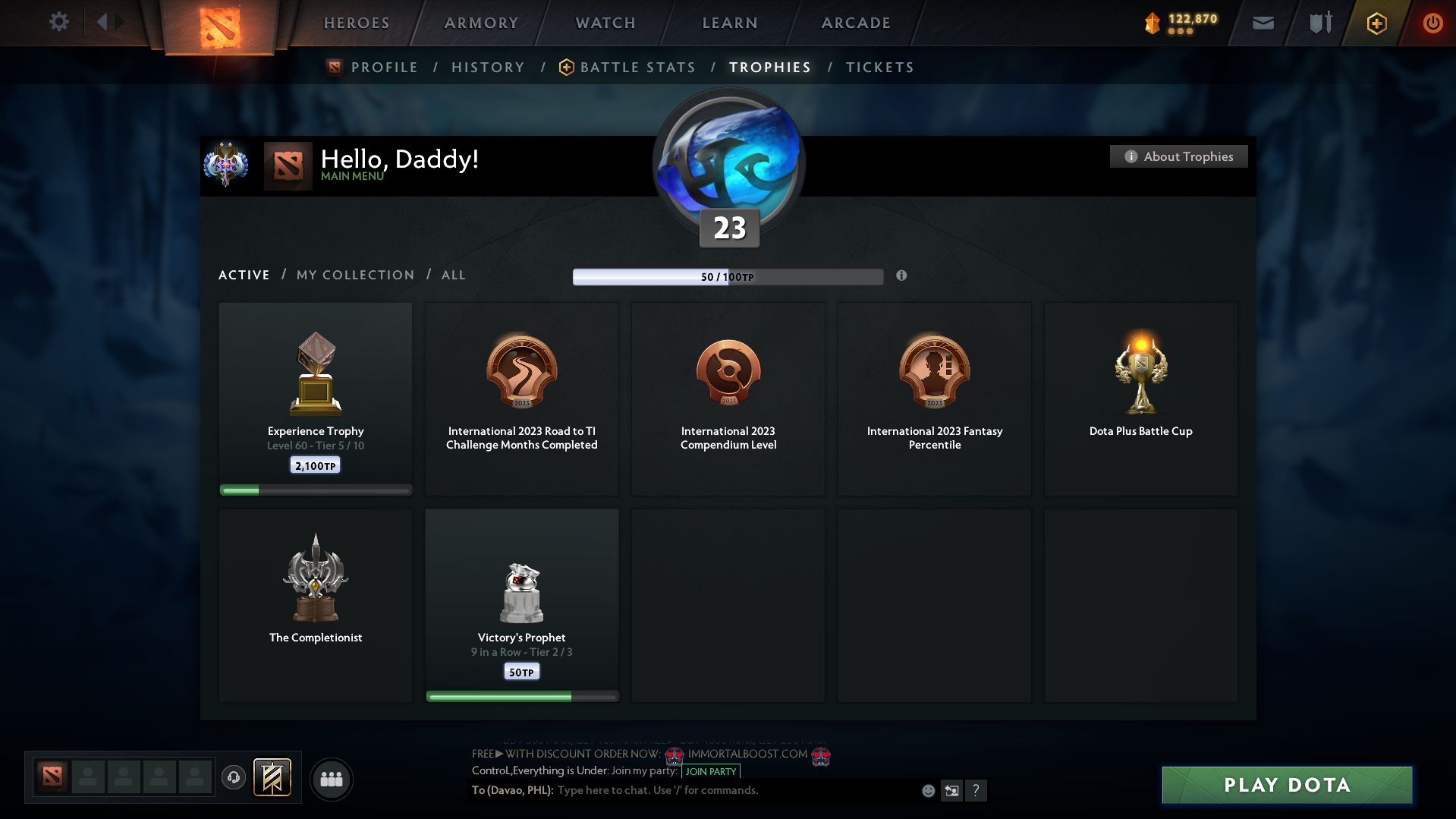Click the friends list icon near the chat bar
The image size is (1456, 819).
click(331, 779)
